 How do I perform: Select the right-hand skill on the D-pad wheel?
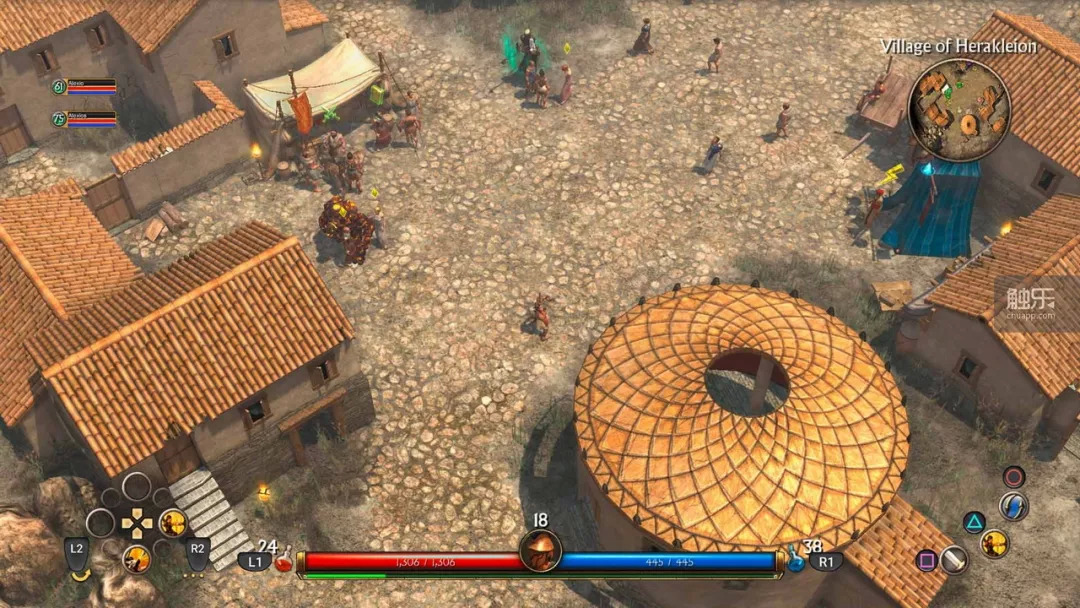point(173,522)
